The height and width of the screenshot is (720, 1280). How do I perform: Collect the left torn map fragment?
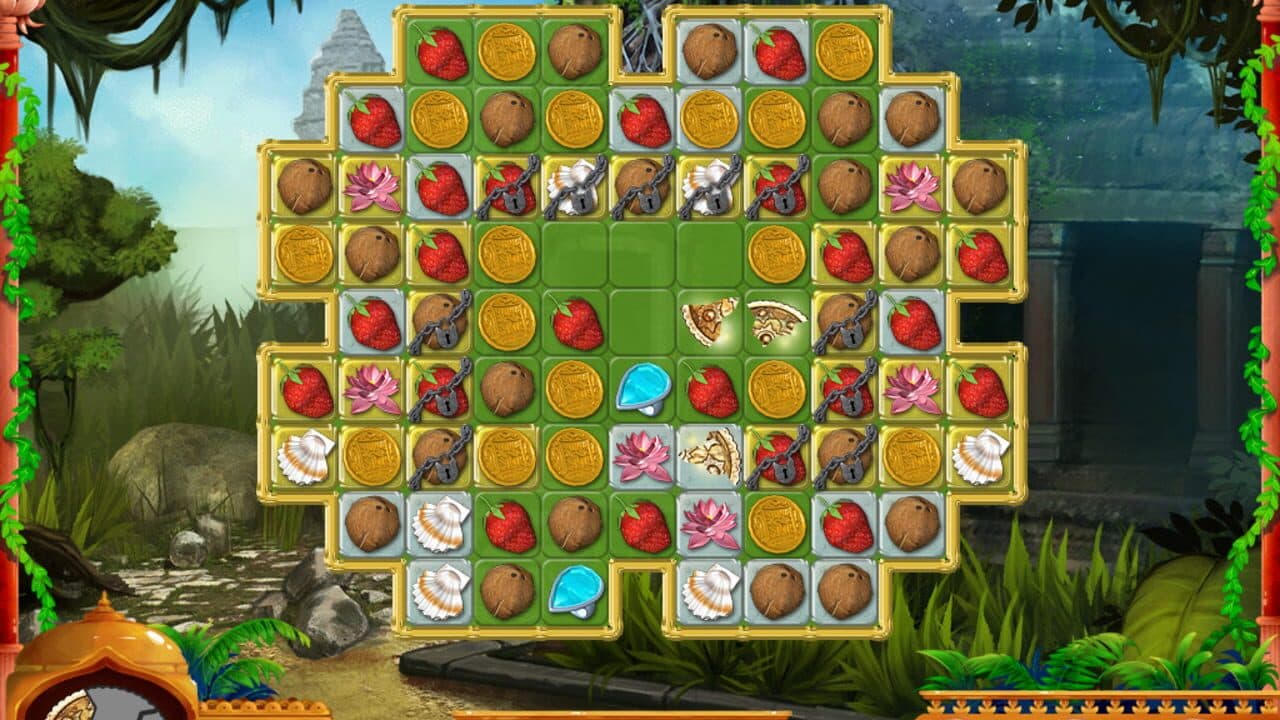coord(705,320)
